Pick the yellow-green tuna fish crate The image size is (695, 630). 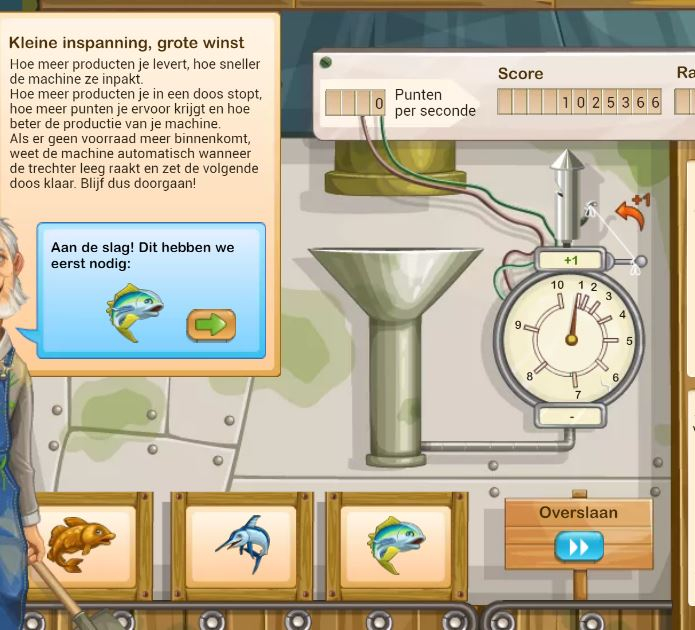click(397, 545)
